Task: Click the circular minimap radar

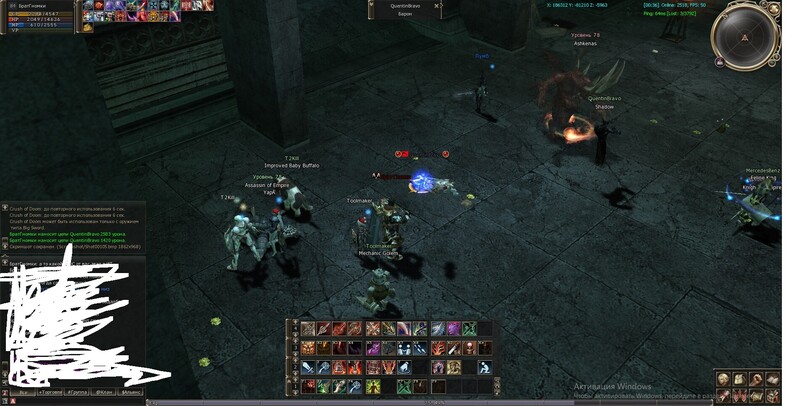Action: click(744, 36)
